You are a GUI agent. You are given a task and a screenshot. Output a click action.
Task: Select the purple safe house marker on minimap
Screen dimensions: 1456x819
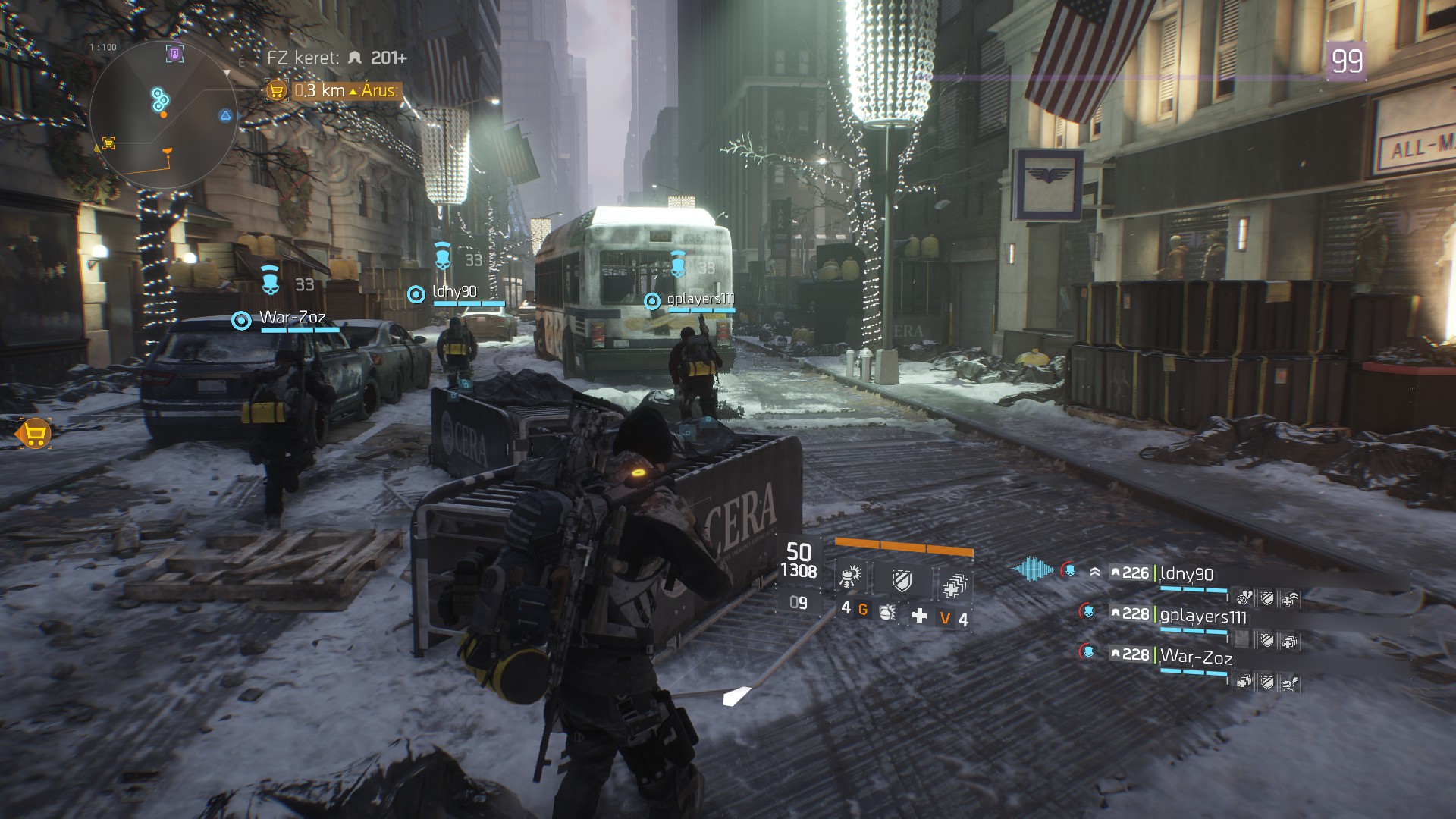pos(175,54)
